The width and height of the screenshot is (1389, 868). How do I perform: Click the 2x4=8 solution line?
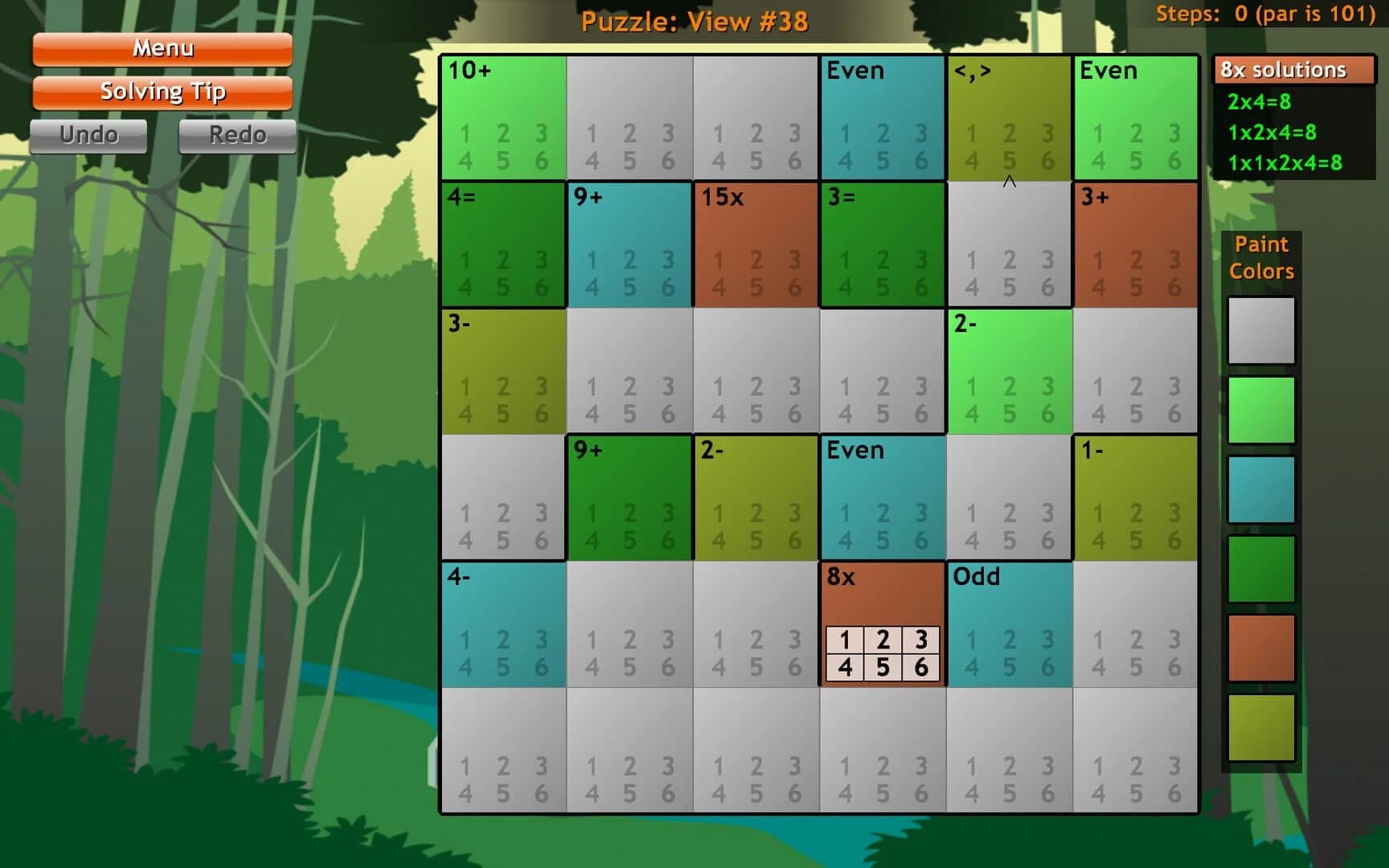pos(1259,102)
